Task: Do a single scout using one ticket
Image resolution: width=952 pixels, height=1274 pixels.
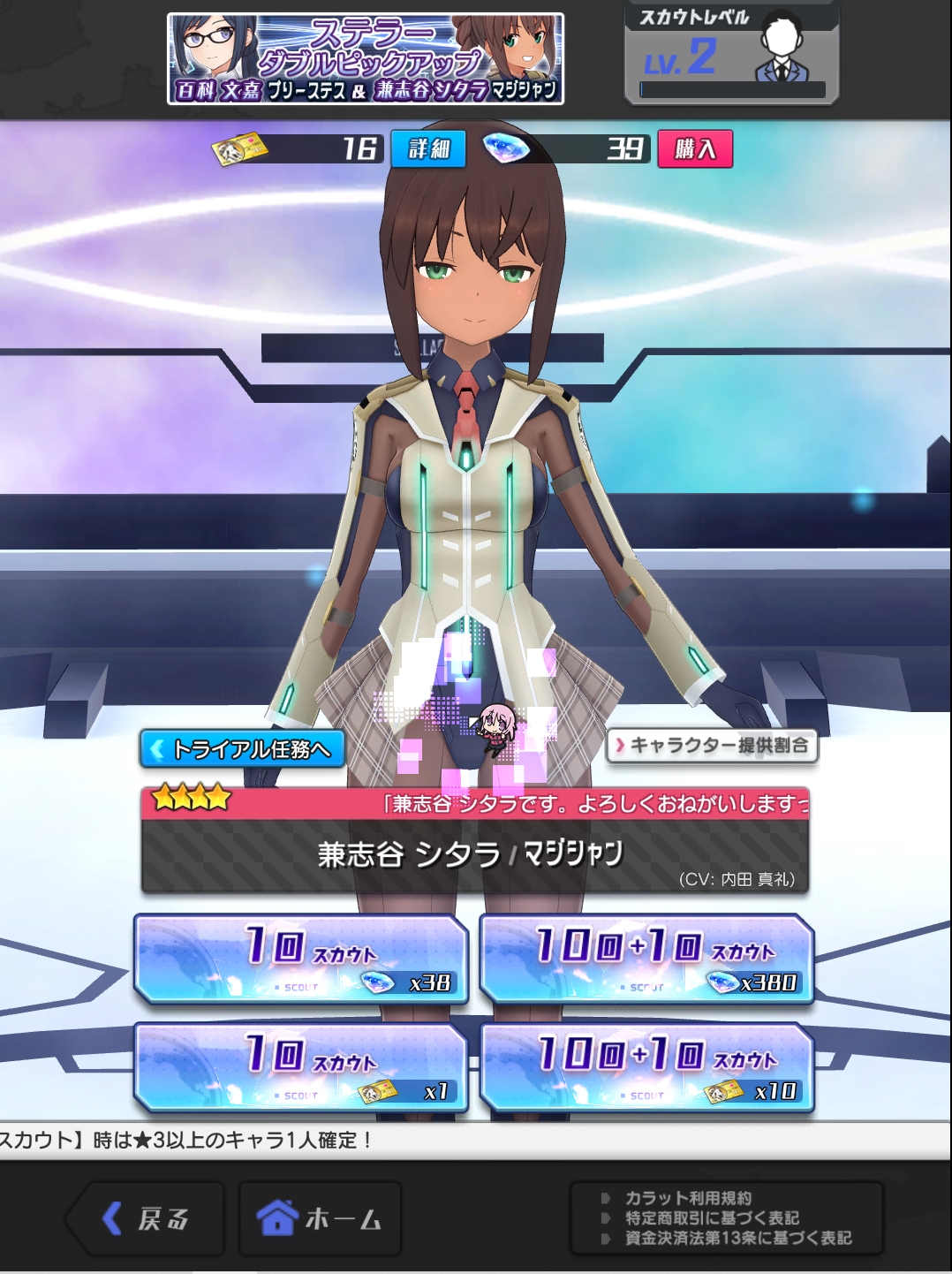Action: click(x=300, y=1067)
